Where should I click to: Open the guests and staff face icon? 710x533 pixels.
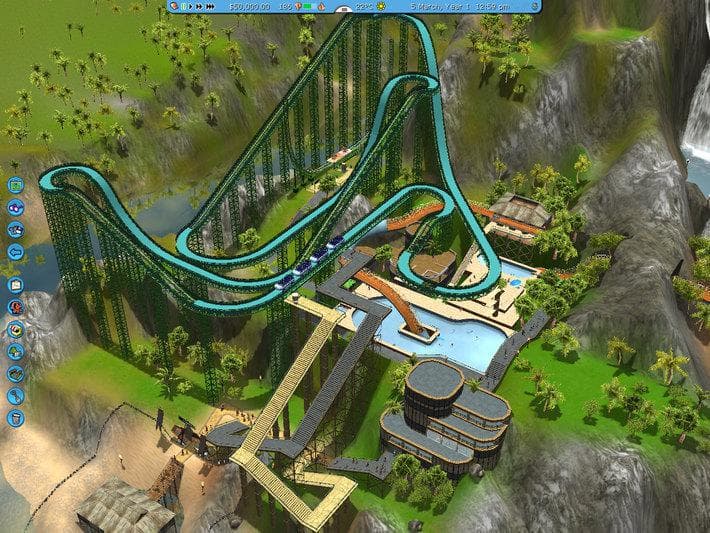tap(15, 307)
